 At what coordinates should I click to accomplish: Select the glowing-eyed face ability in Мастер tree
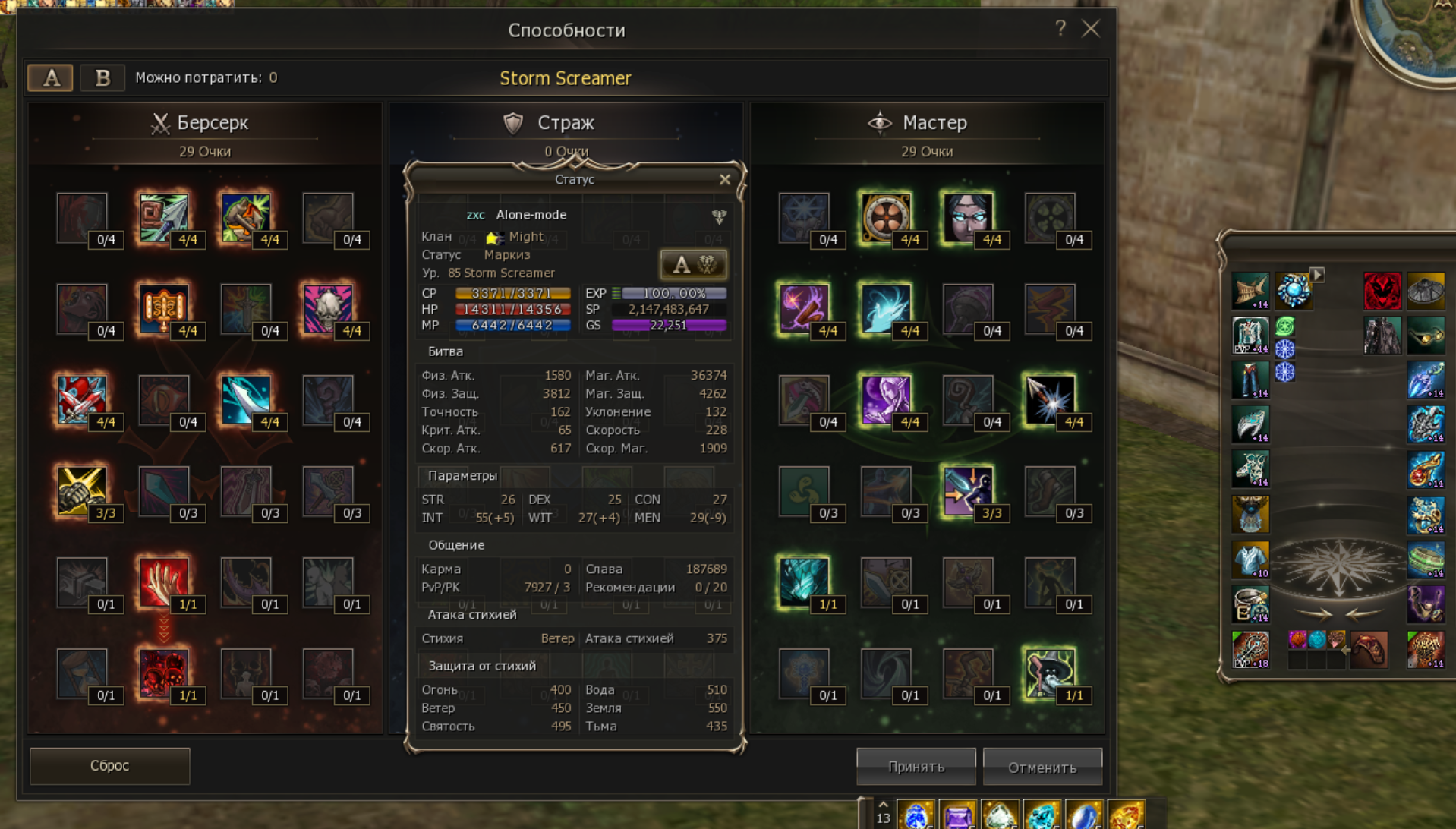pyautogui.click(x=967, y=218)
